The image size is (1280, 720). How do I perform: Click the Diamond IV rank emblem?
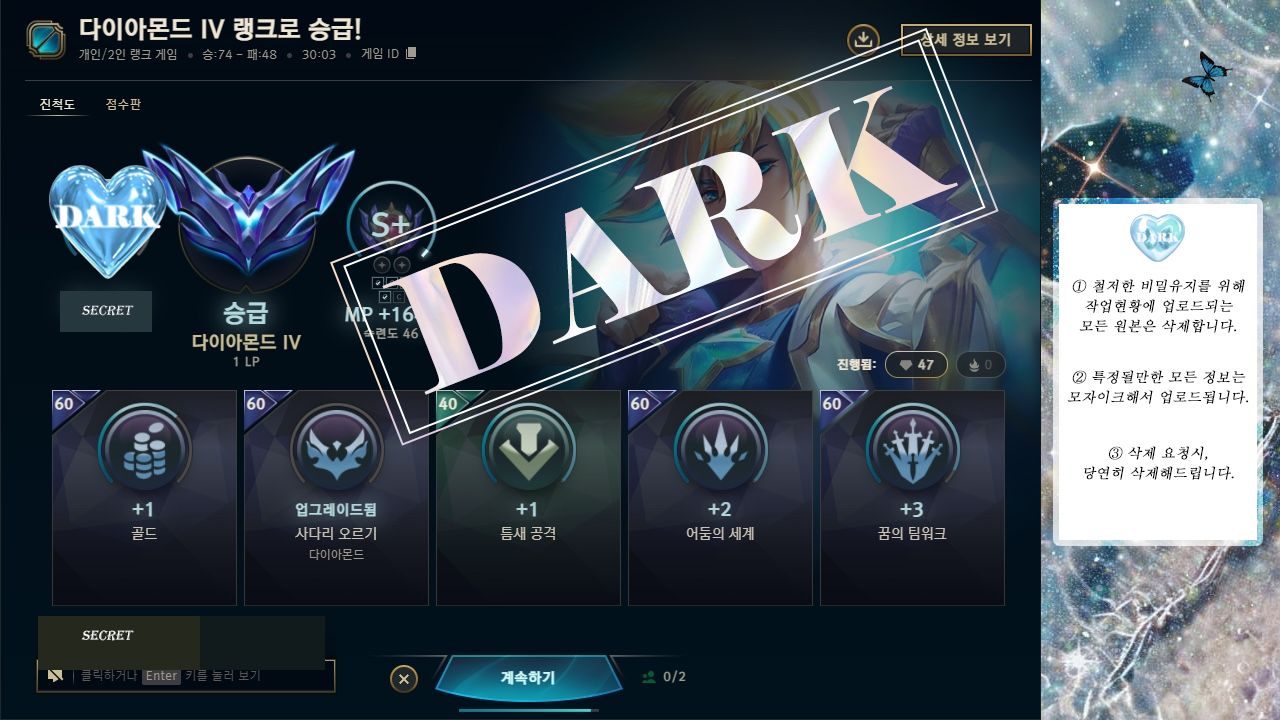click(x=246, y=220)
